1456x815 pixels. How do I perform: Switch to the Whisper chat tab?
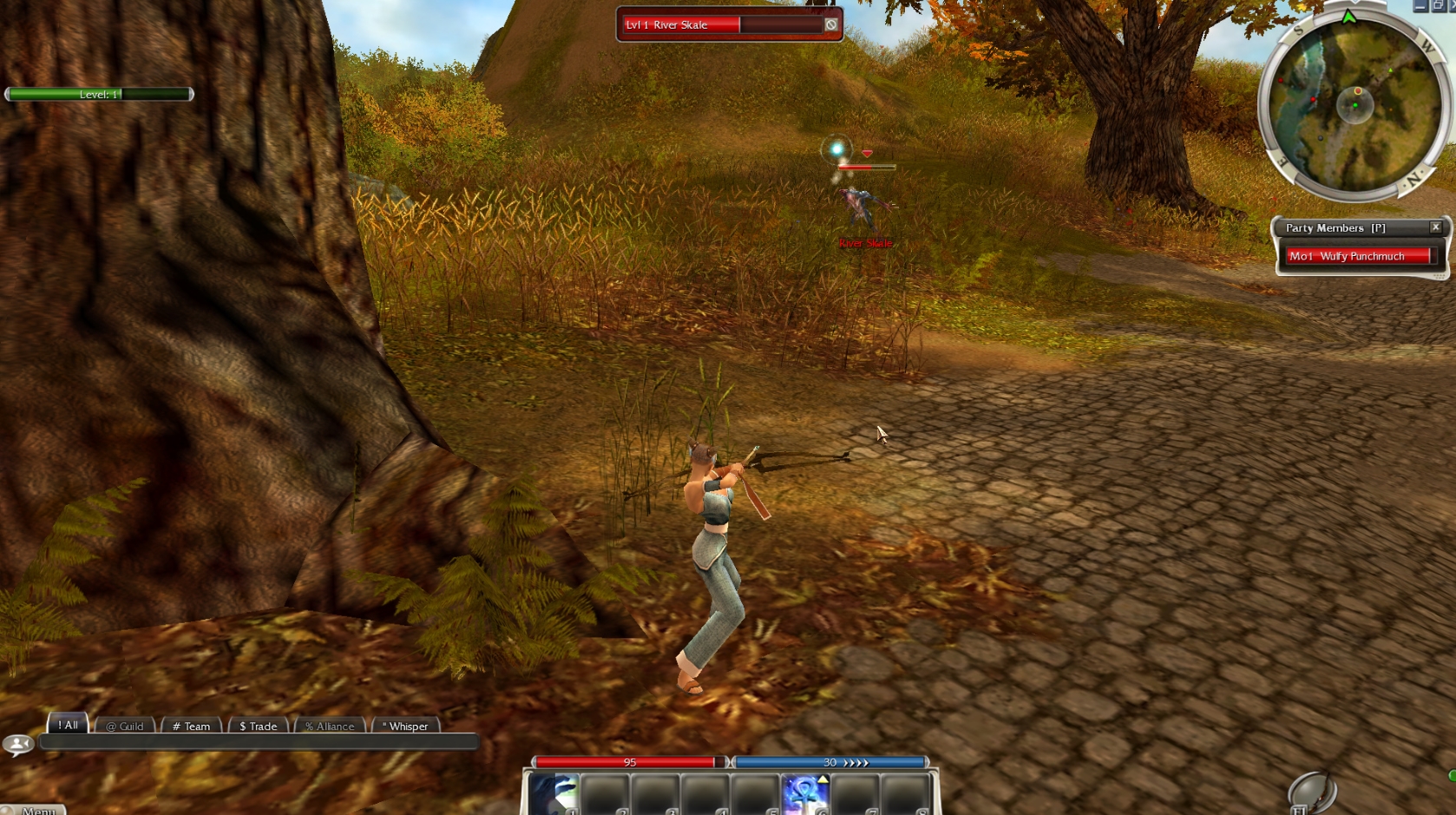[x=406, y=726]
